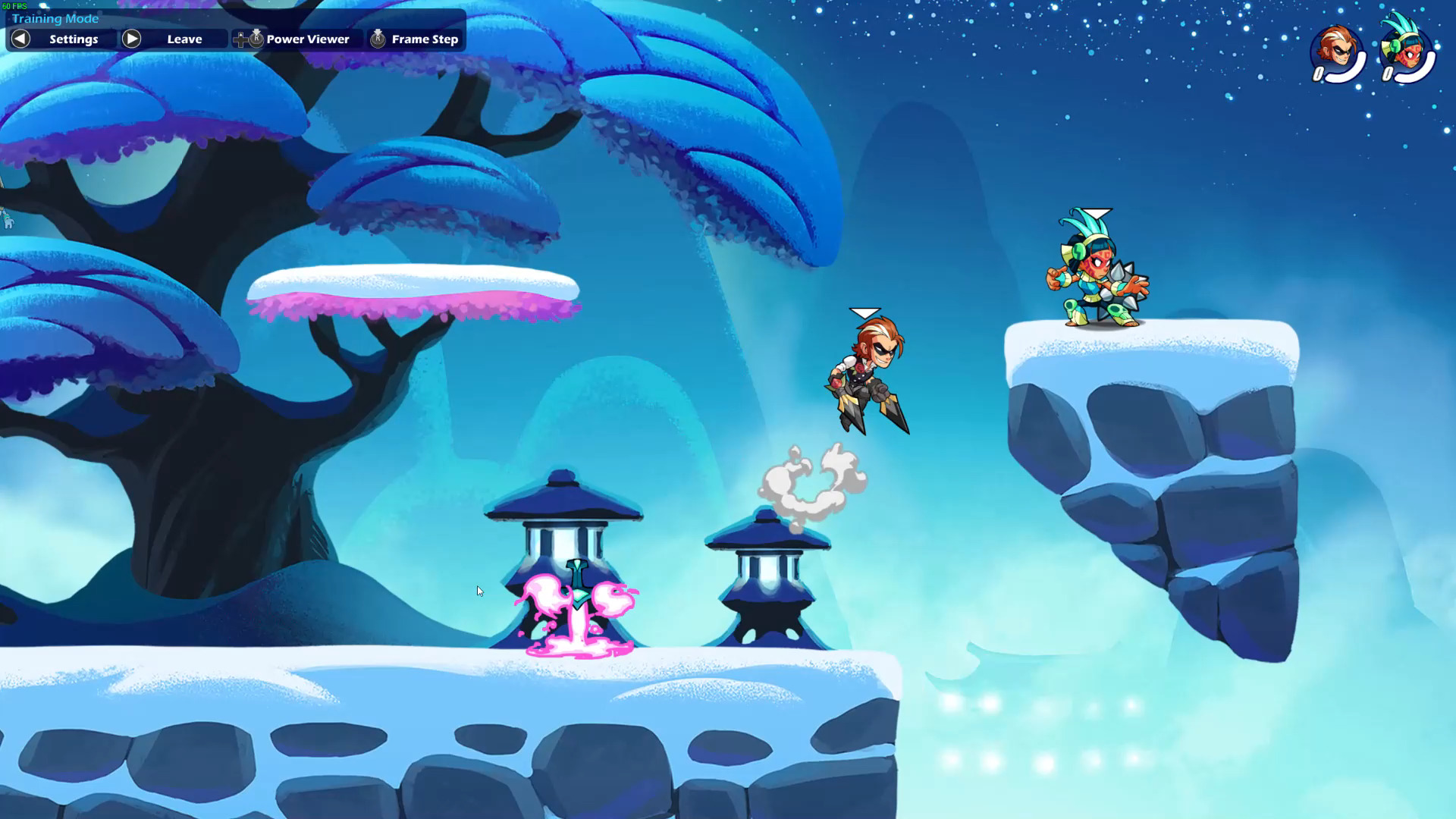Click the masked fighter's damage gauge reading 0
The image size is (1456, 819).
[x=1317, y=74]
